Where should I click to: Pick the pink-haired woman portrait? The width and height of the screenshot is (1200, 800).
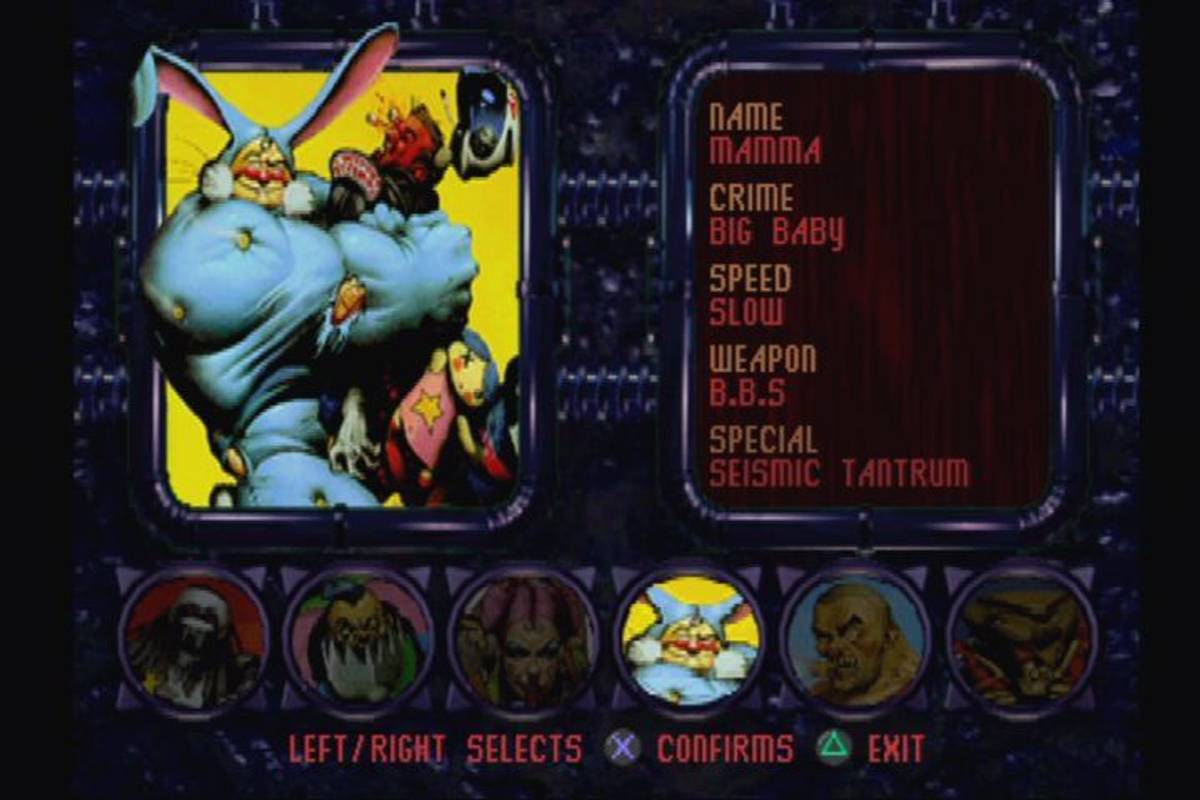coord(524,640)
